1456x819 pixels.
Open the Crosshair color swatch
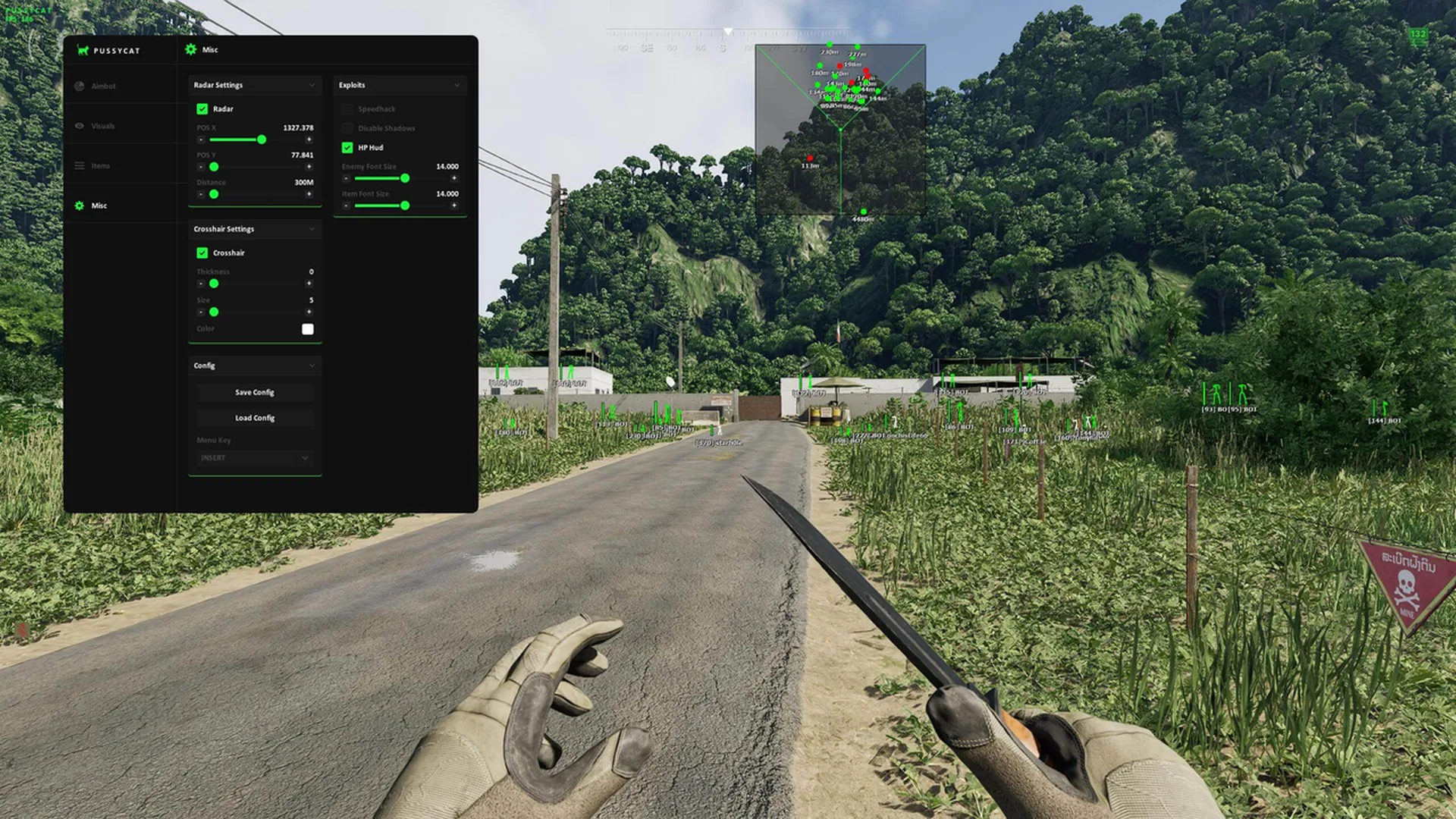tap(308, 328)
